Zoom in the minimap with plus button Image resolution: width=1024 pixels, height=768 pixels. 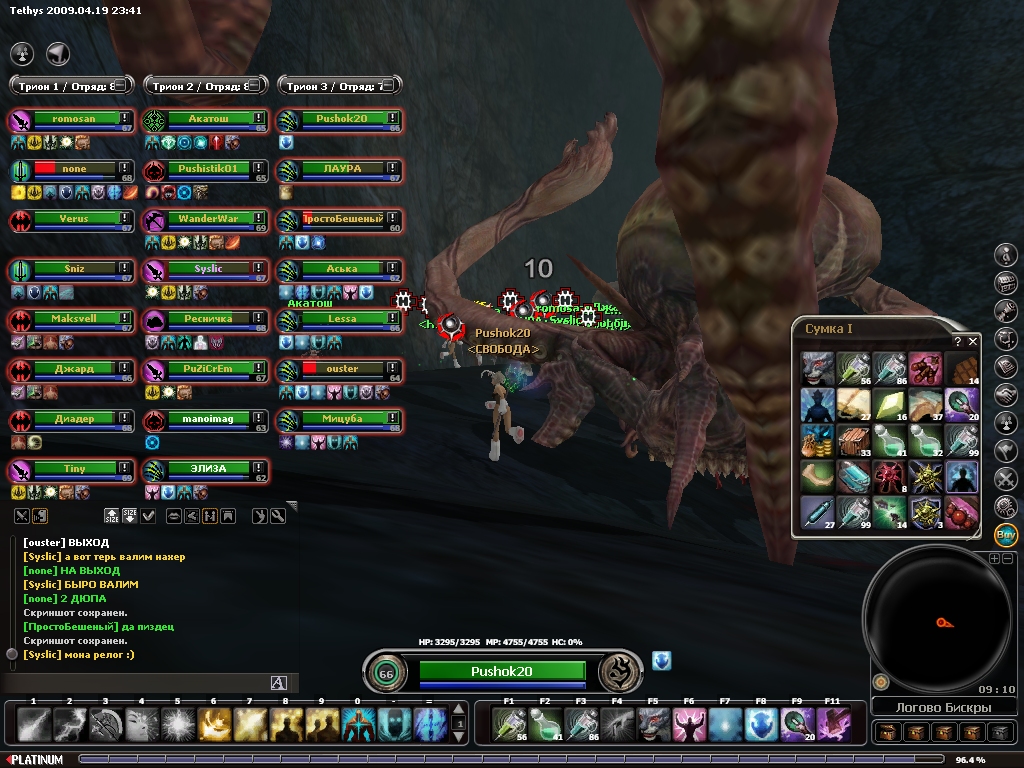tap(994, 558)
